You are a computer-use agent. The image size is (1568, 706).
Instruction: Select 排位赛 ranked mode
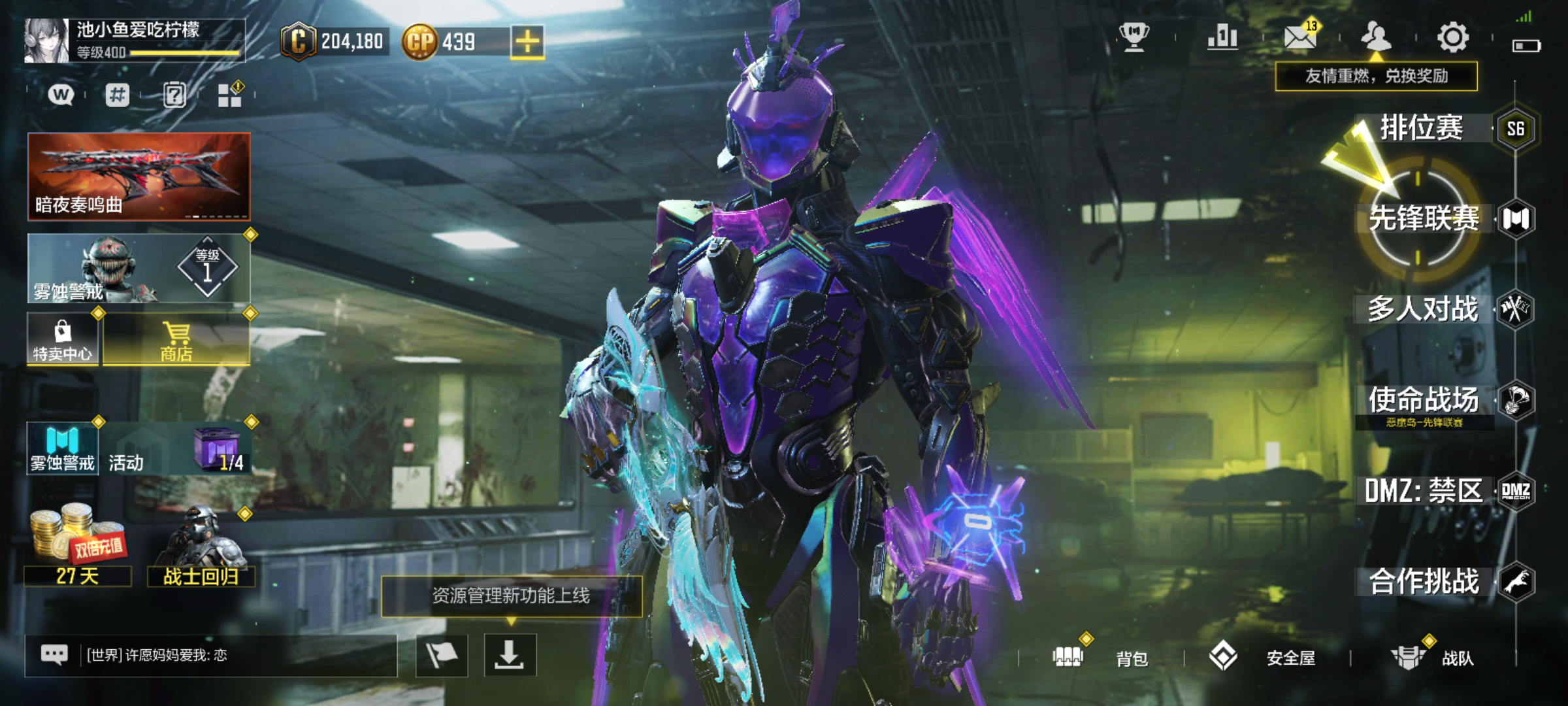pos(1422,128)
